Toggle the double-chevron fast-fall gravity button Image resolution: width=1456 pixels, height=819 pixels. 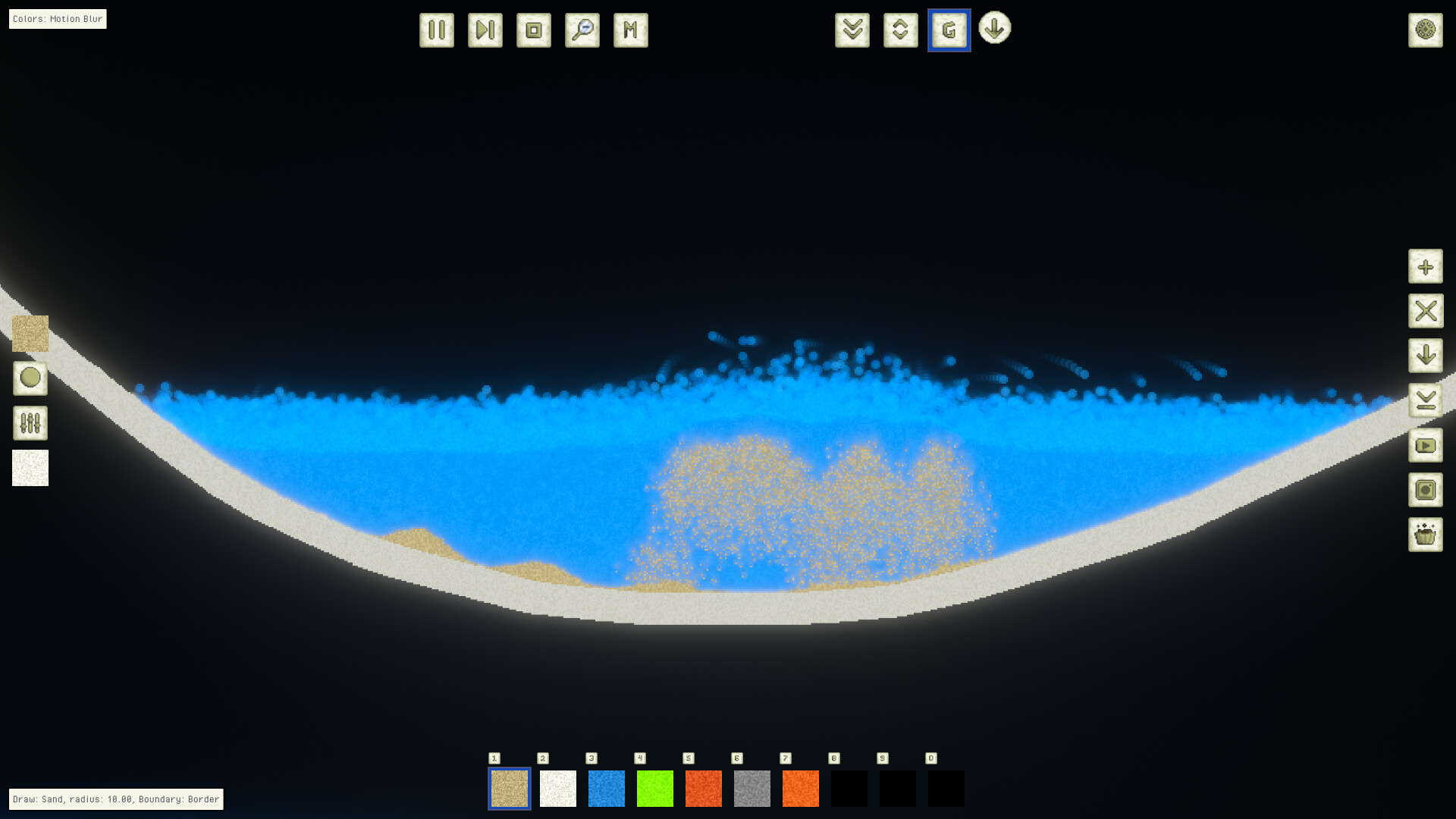pos(852,30)
